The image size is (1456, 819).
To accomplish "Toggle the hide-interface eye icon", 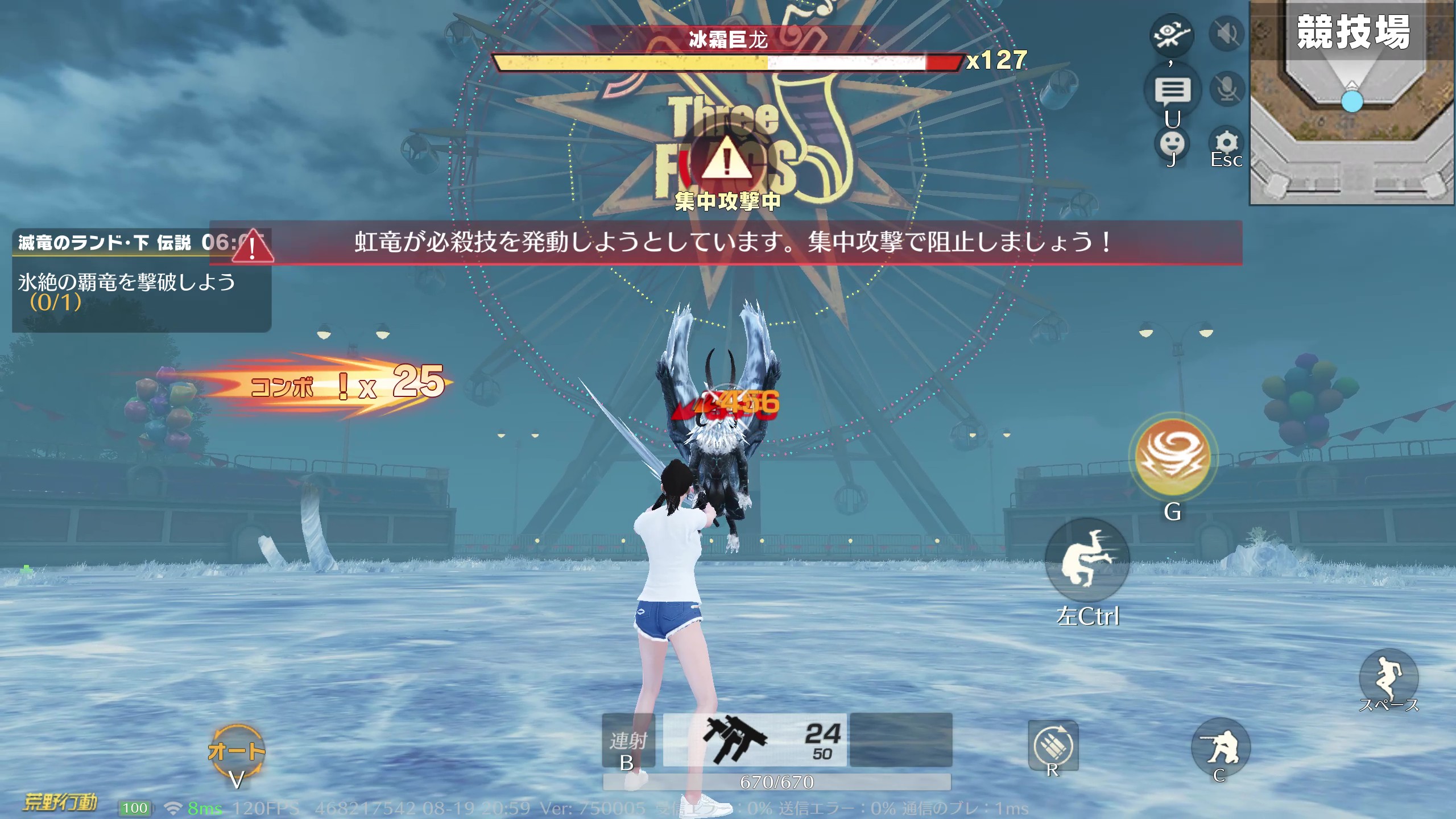I will click(1171, 35).
